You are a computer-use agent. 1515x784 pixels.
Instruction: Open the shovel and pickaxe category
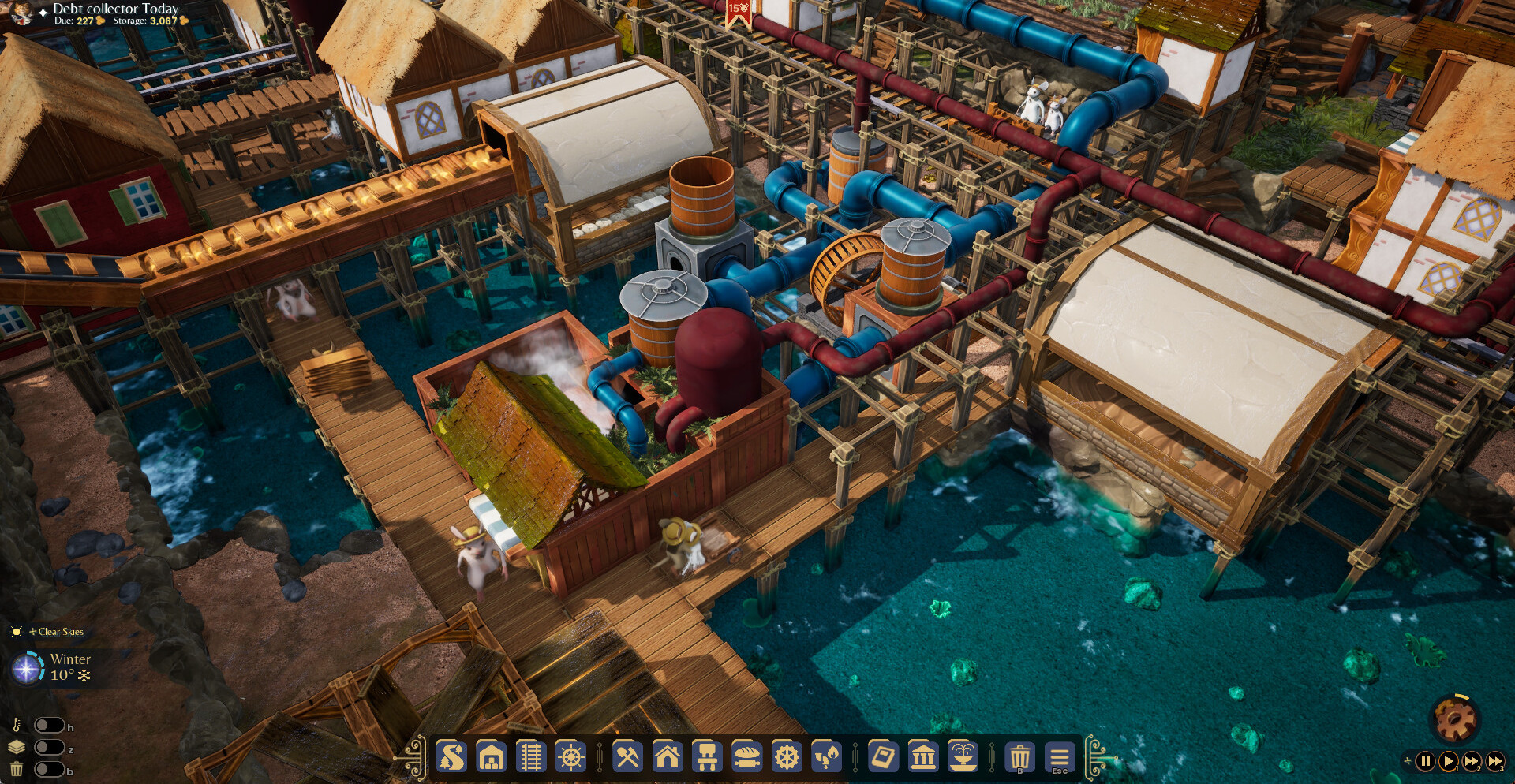coord(628,757)
